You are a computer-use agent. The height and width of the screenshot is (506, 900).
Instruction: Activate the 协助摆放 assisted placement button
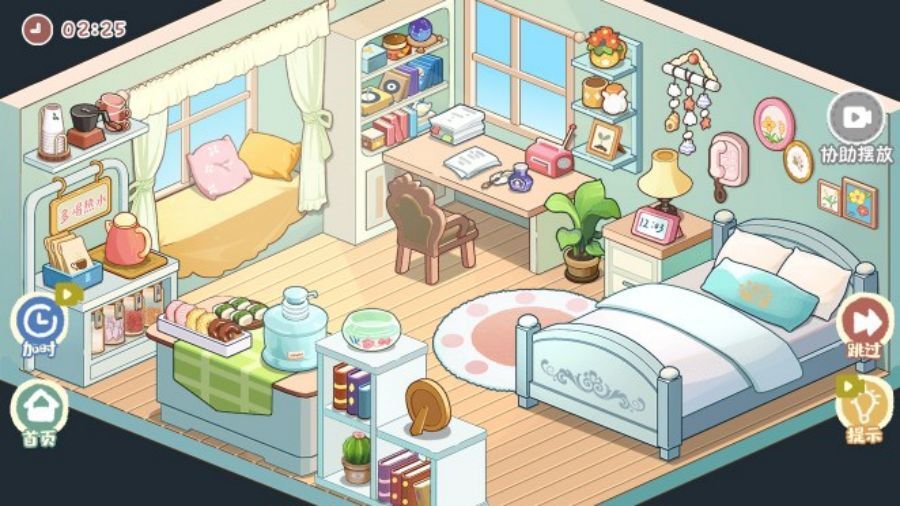tap(855, 120)
